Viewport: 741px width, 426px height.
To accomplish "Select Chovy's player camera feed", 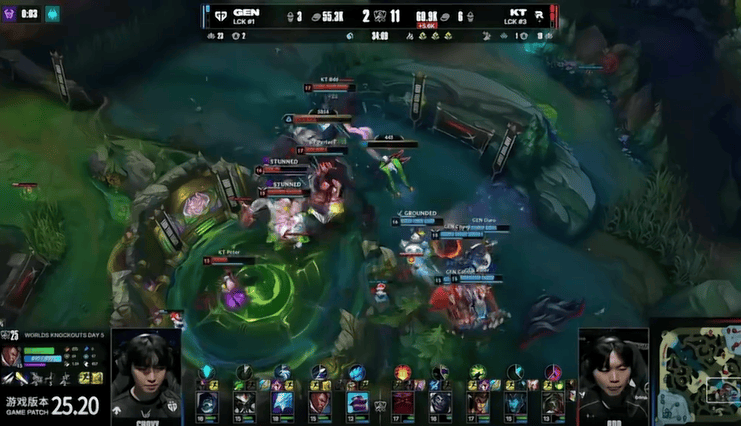I will (x=146, y=373).
